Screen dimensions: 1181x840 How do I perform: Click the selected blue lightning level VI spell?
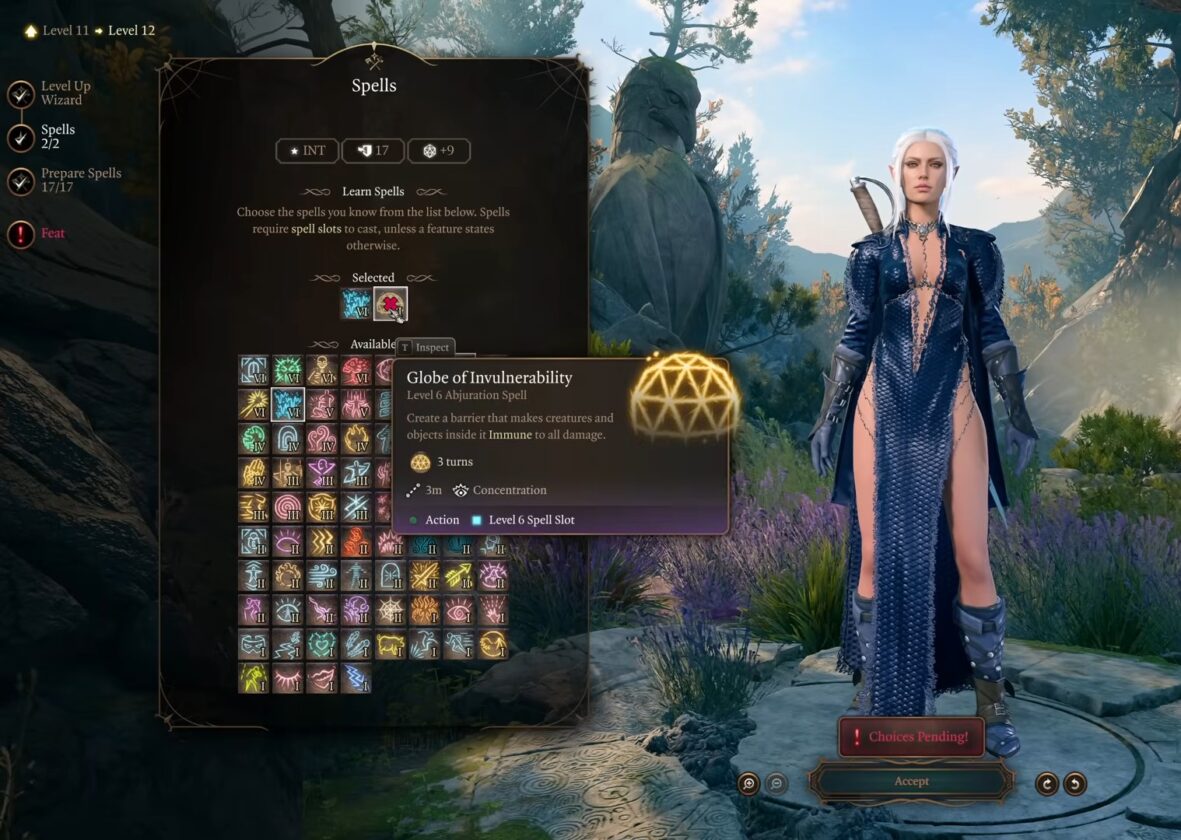(357, 304)
